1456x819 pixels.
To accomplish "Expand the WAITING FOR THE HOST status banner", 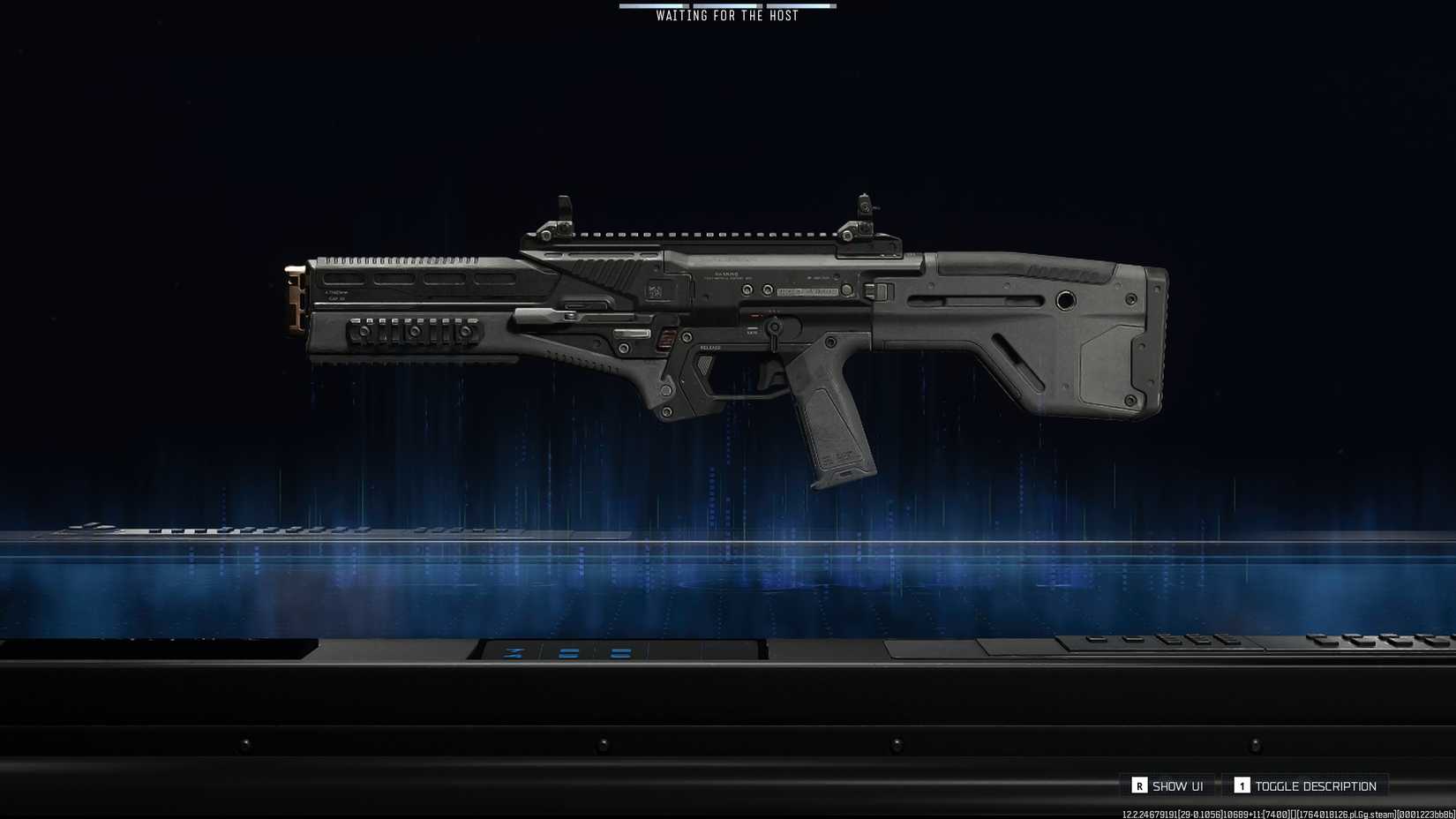I will 725,15.
